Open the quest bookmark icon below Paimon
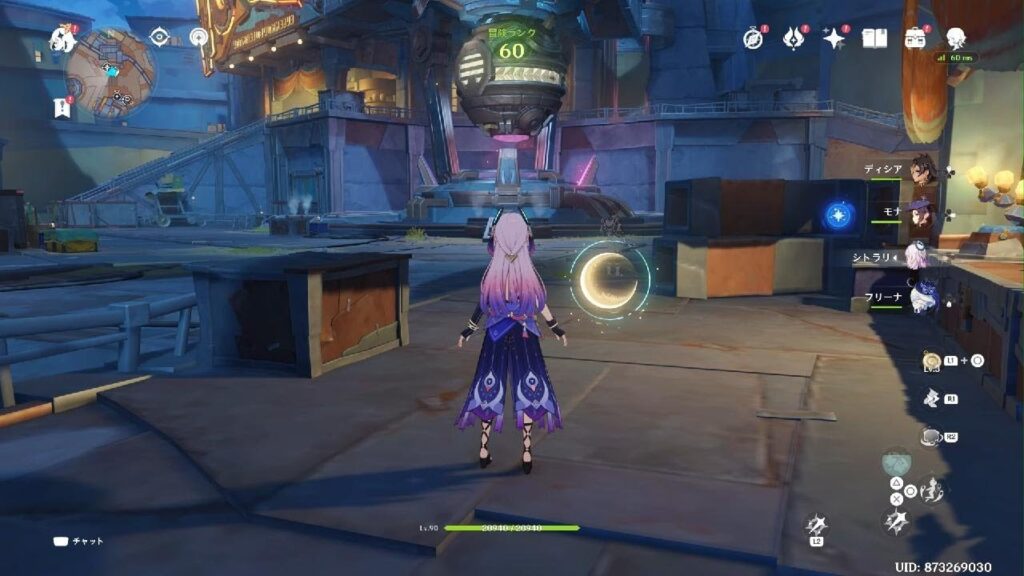 click(62, 108)
